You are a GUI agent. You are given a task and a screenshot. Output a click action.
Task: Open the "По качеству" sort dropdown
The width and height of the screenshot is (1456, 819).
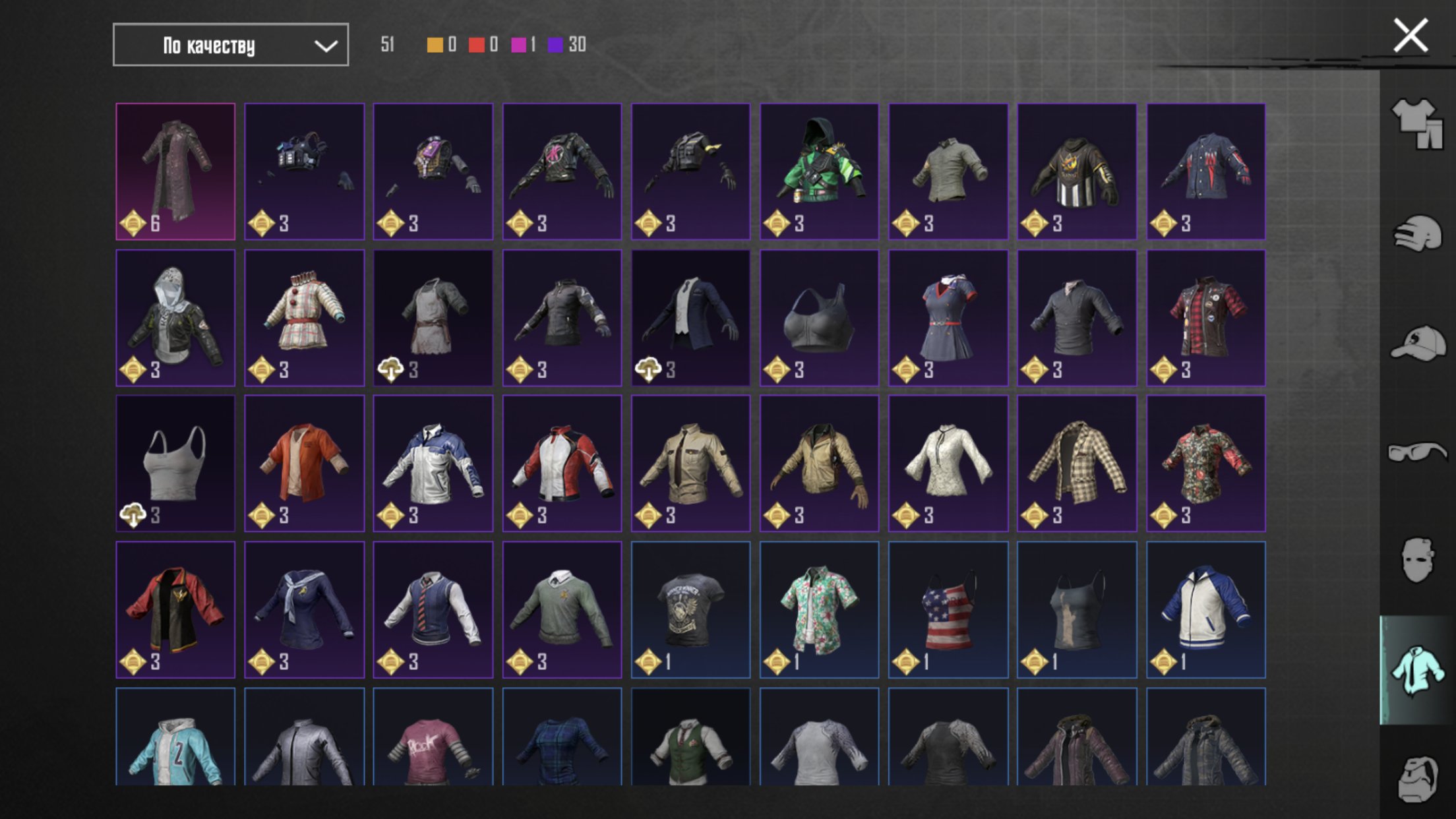(230, 45)
